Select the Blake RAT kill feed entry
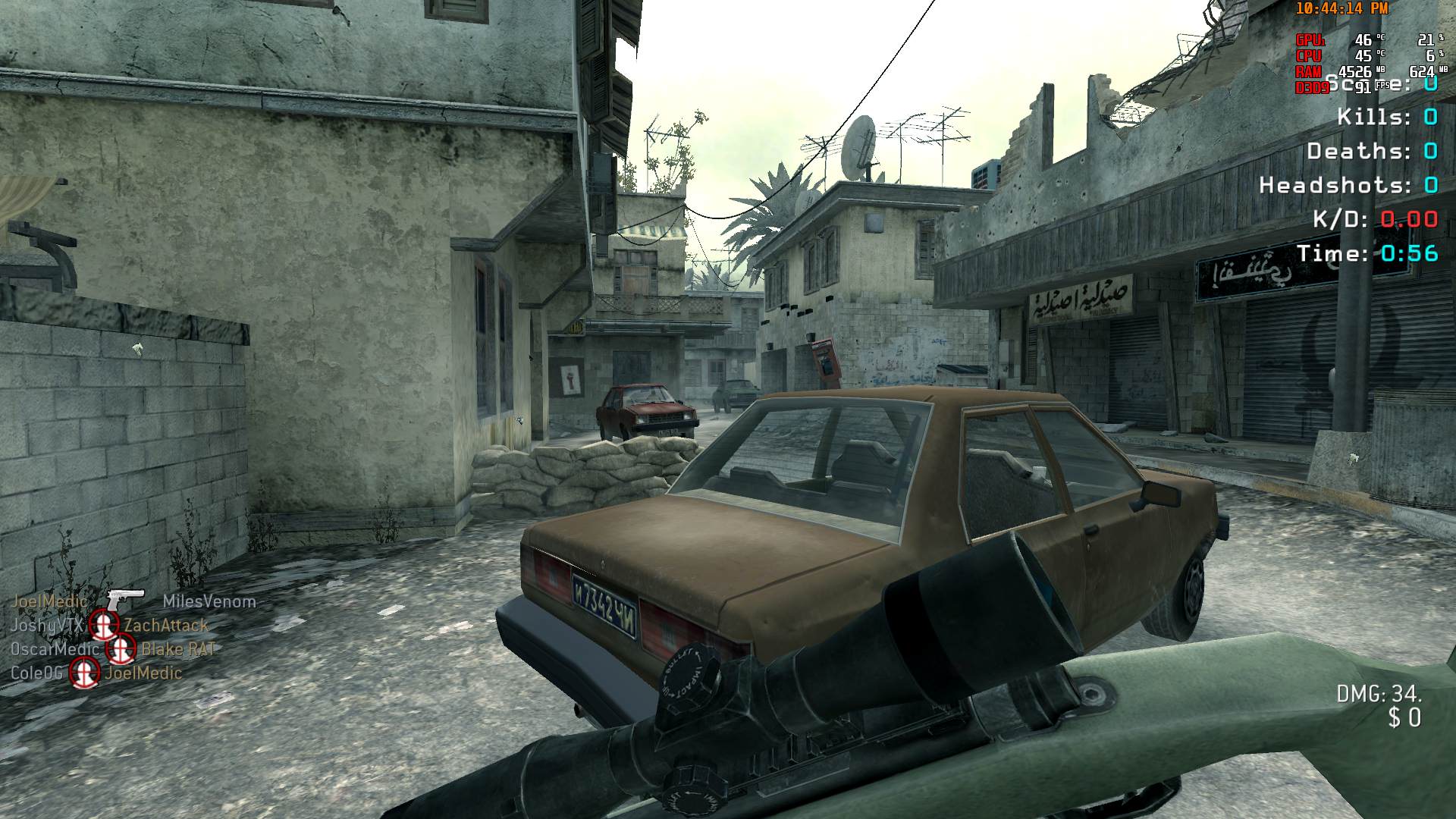Image resolution: width=1456 pixels, height=819 pixels. pos(179,649)
